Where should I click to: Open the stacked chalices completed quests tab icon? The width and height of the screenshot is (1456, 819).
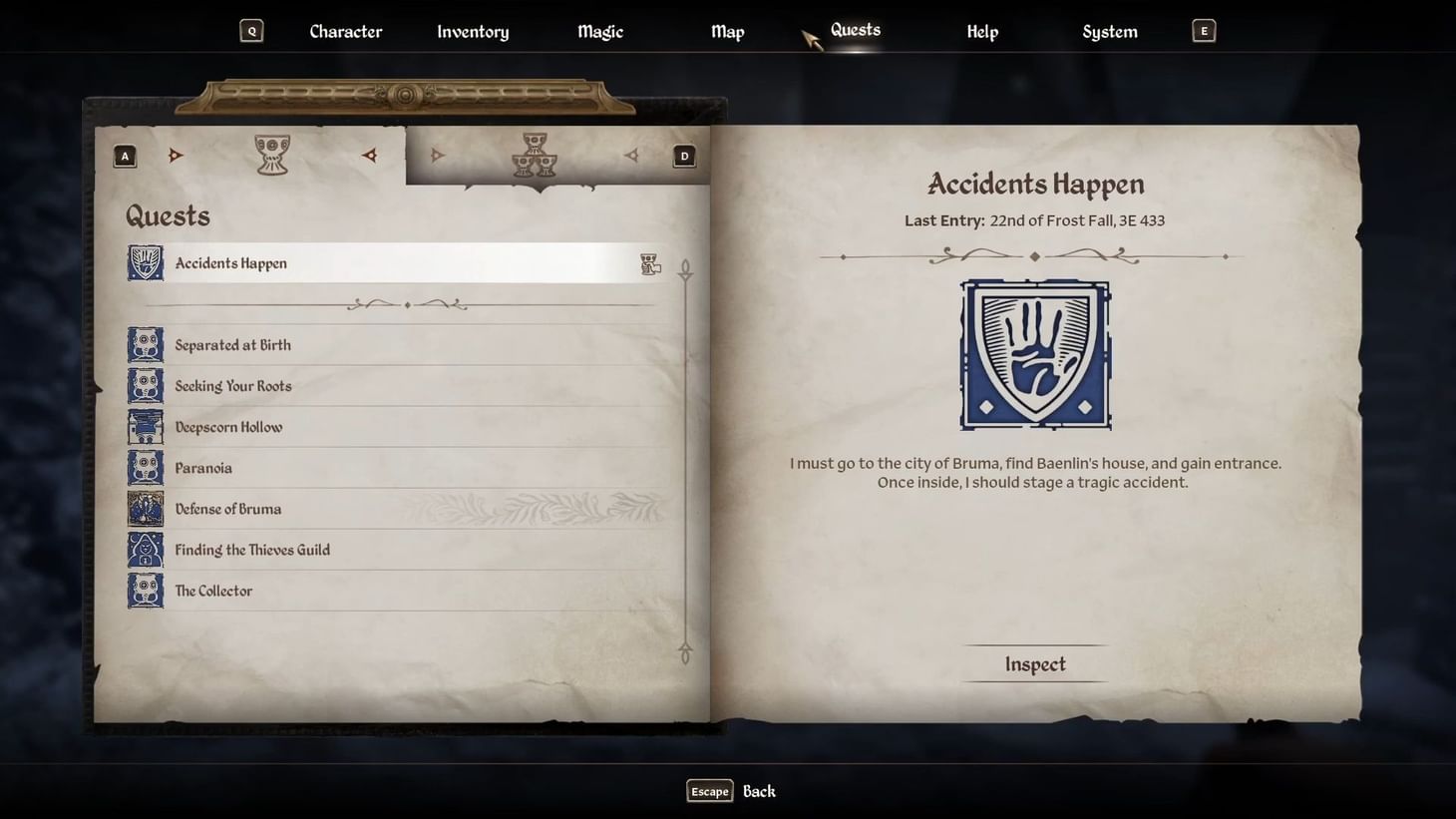tap(534, 153)
